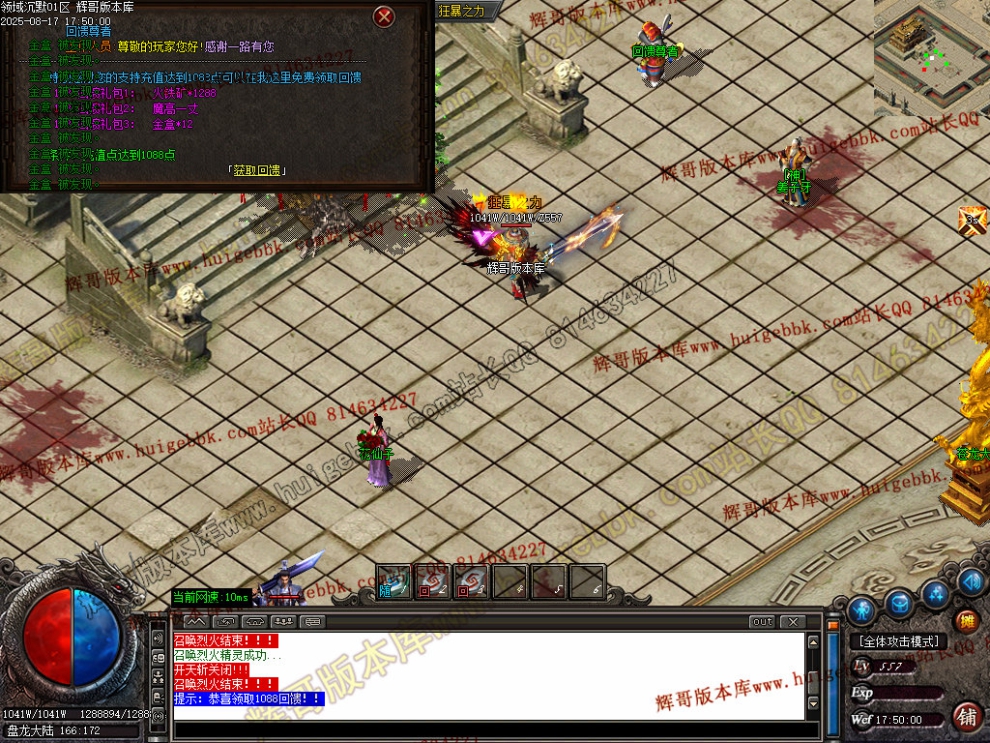Select the first hotbar slot marked 随

click(x=393, y=582)
